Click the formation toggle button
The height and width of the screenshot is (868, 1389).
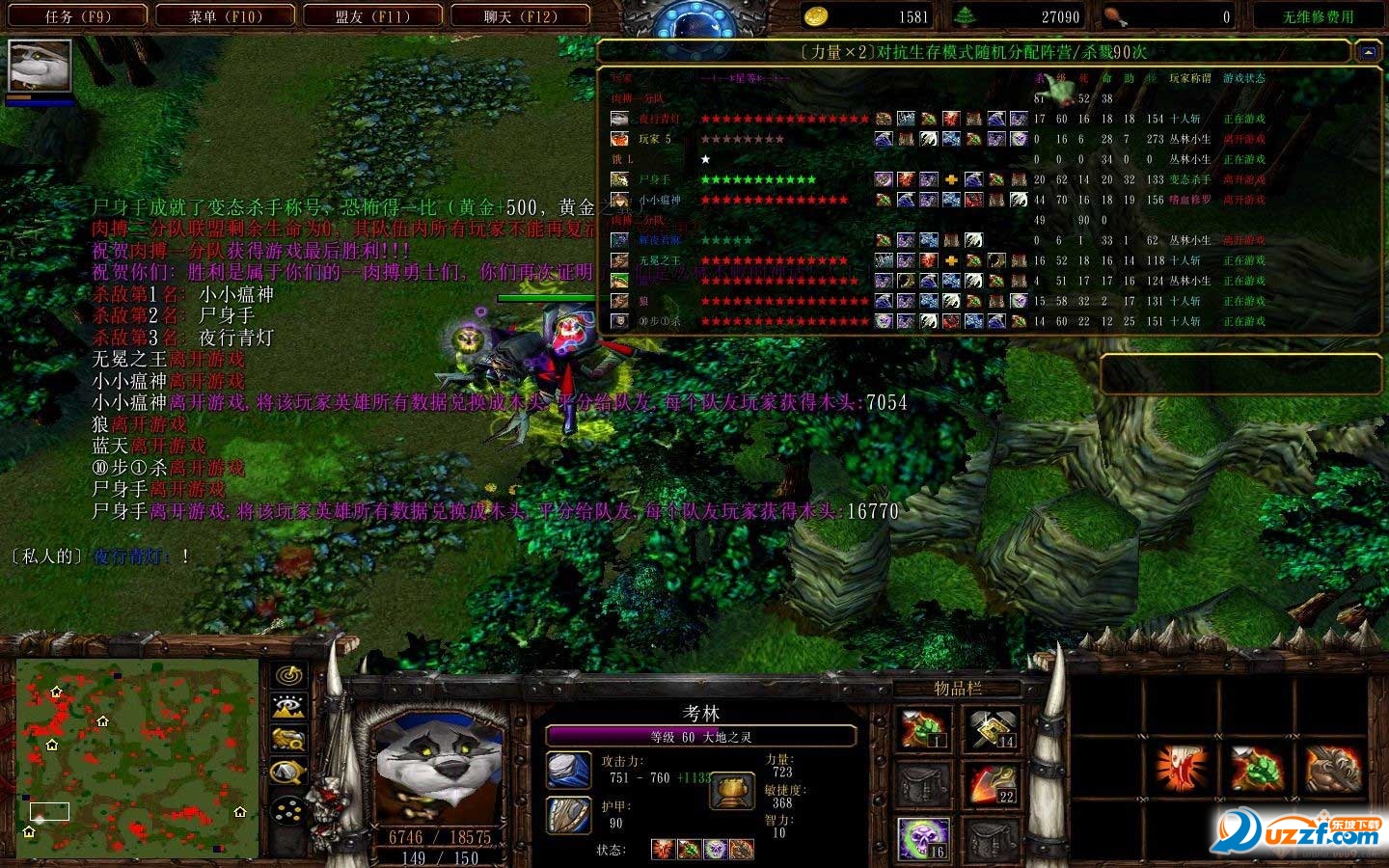pyautogui.click(x=289, y=811)
